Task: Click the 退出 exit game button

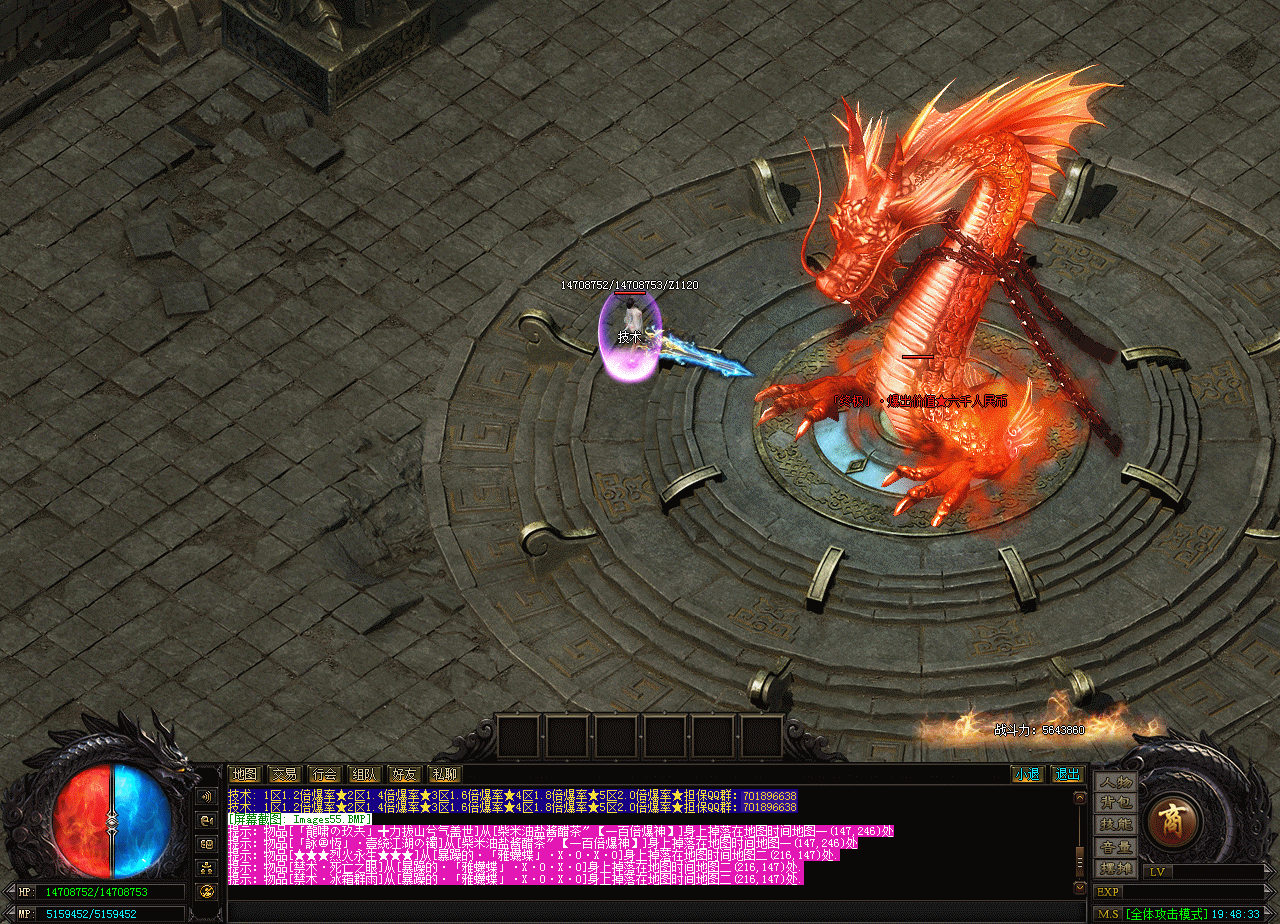Action: [1068, 774]
